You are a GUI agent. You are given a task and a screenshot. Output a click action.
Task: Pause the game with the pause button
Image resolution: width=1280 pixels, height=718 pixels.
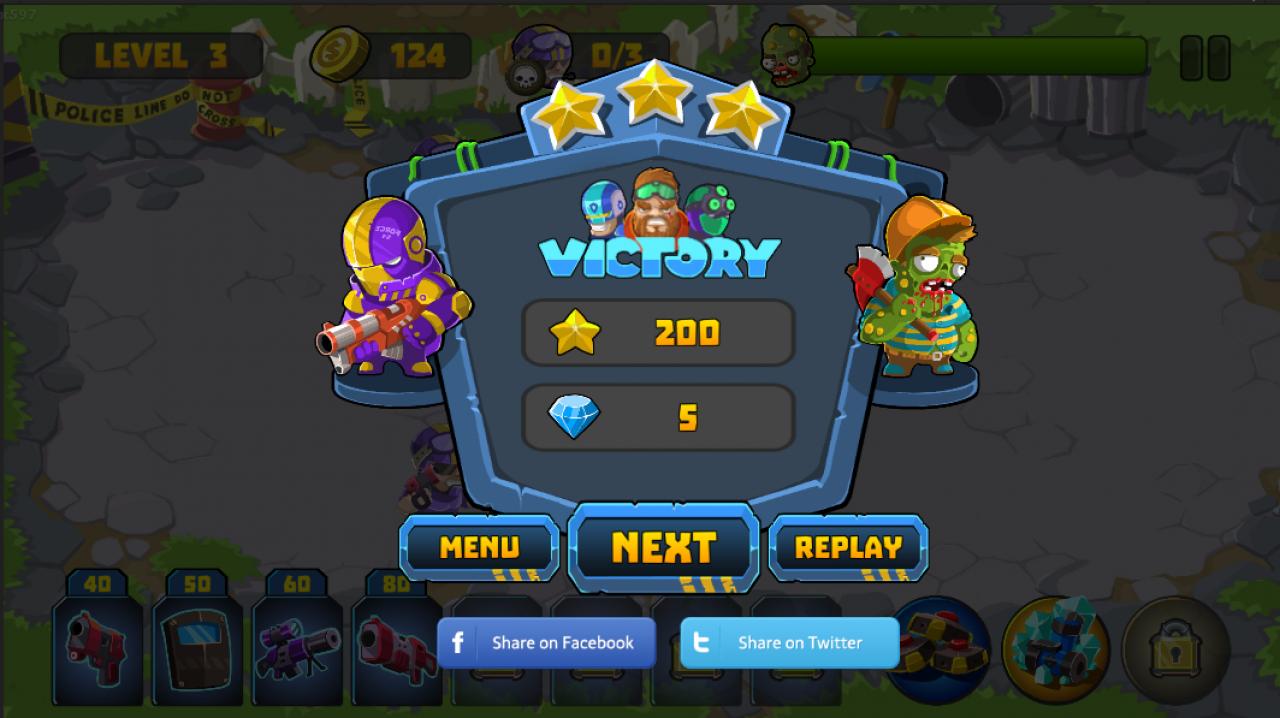[1204, 58]
